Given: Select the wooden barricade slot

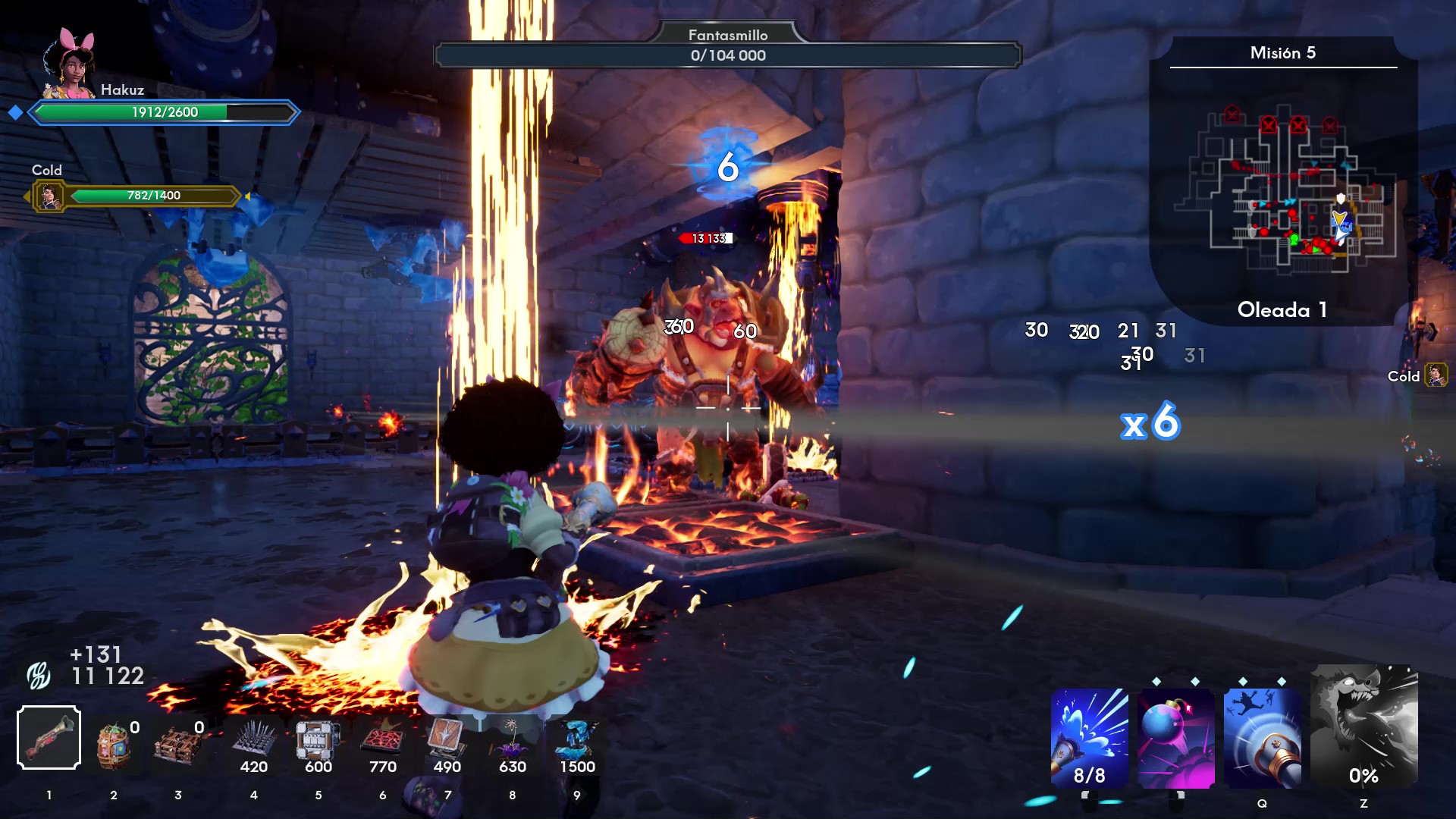Looking at the screenshot, I should [178, 745].
